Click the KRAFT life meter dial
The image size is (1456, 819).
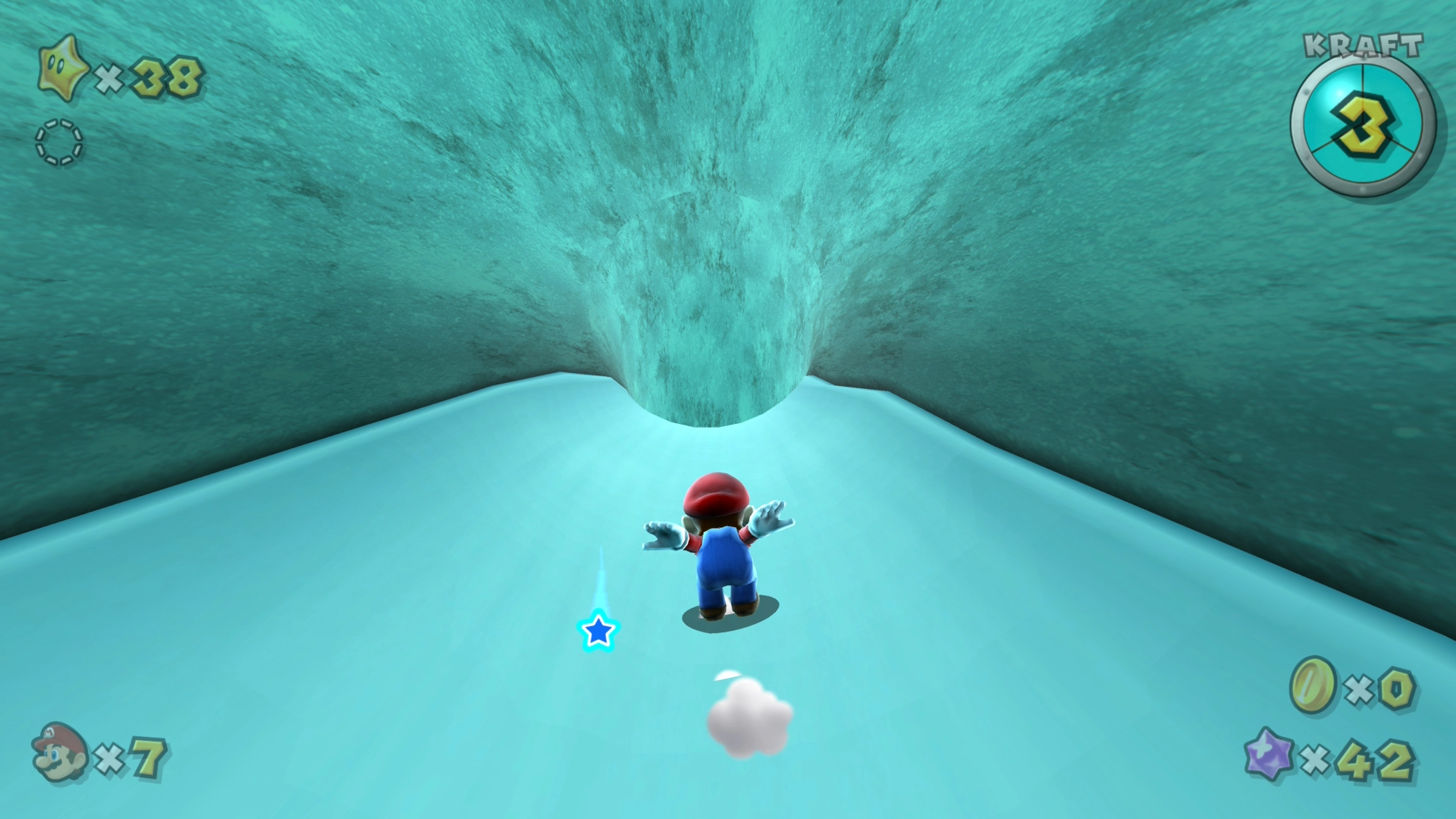click(x=1362, y=127)
